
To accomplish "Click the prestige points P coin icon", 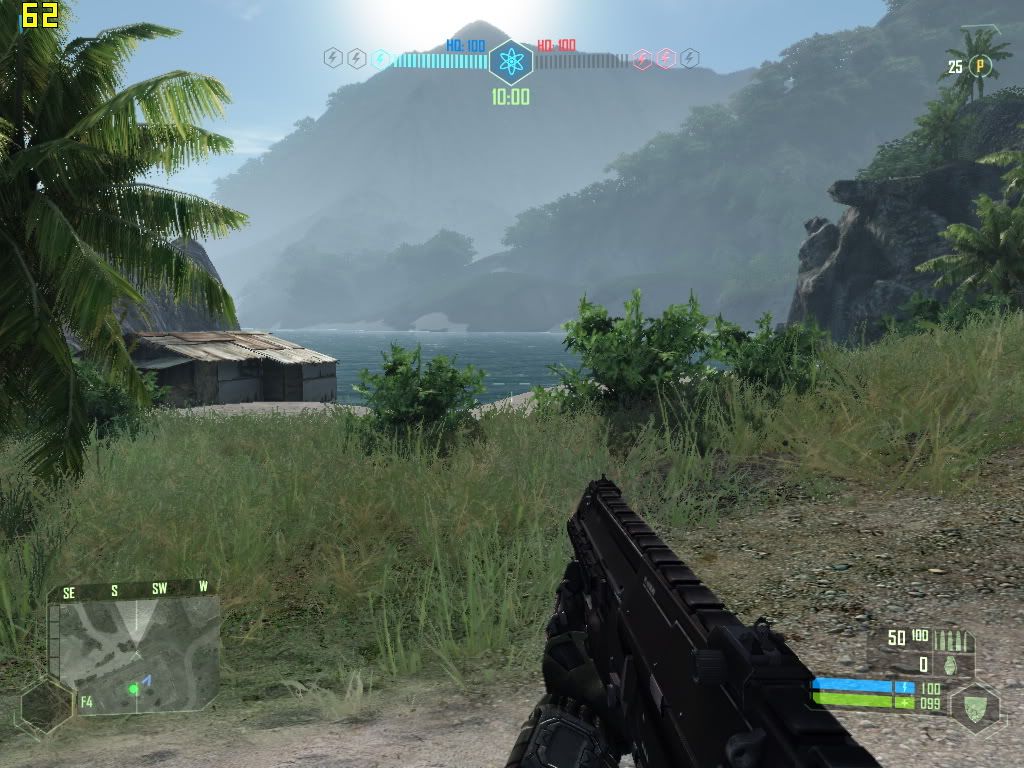I will 981,66.
